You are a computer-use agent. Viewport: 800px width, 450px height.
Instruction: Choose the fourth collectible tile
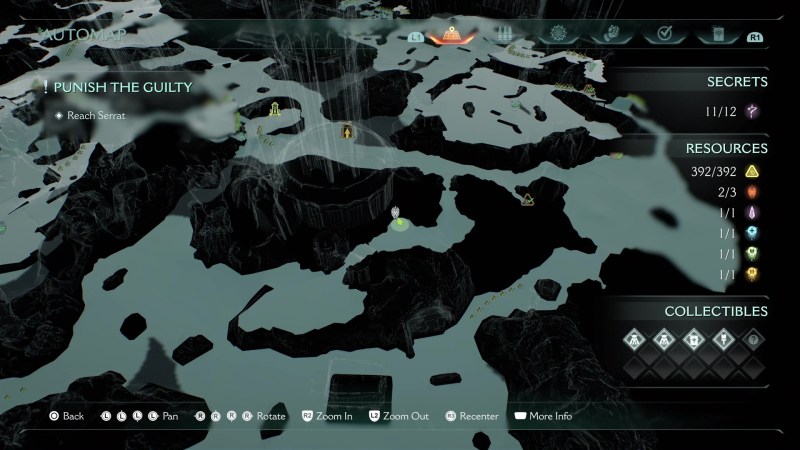pyautogui.click(x=723, y=339)
